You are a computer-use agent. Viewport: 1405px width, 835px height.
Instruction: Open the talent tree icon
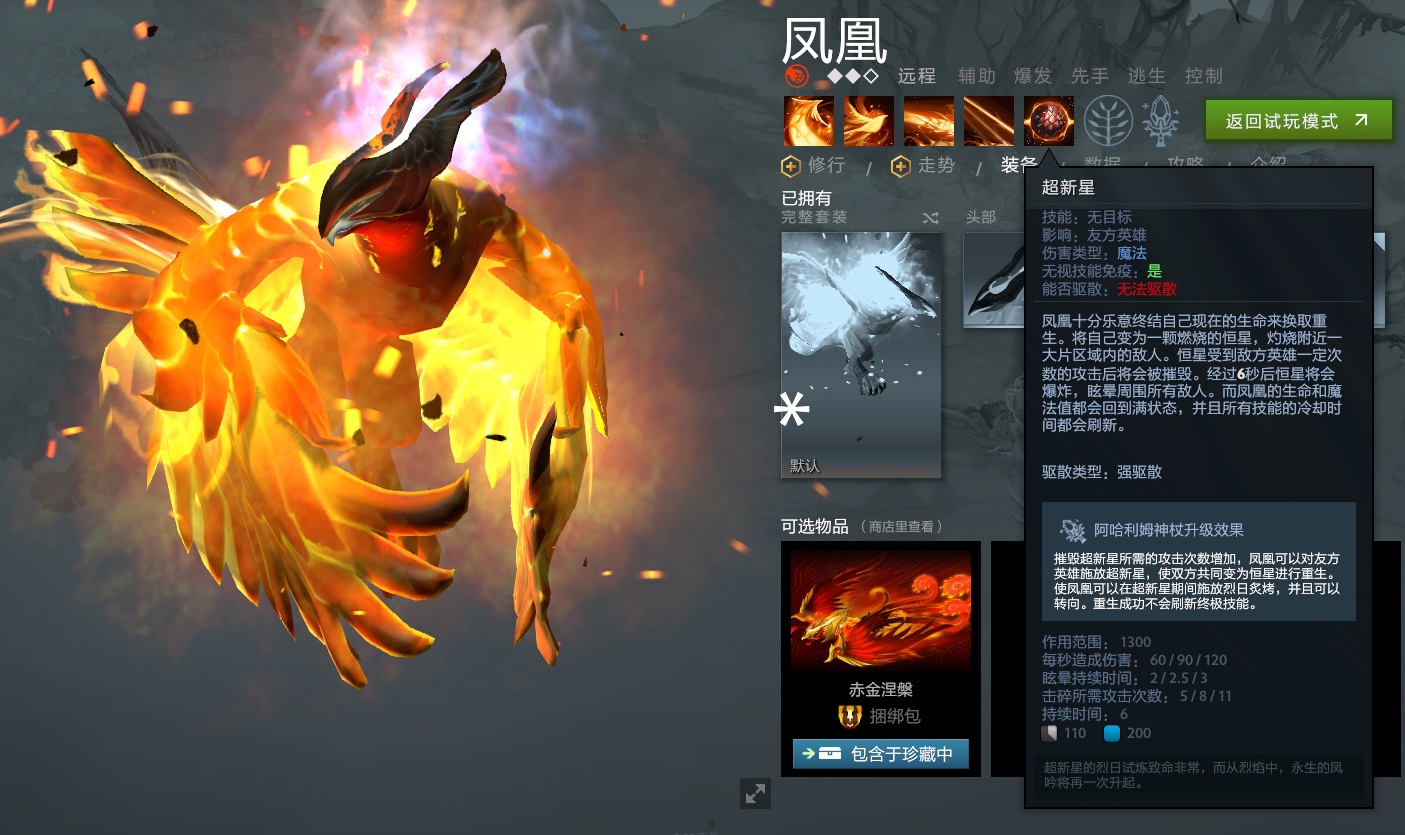point(1108,118)
